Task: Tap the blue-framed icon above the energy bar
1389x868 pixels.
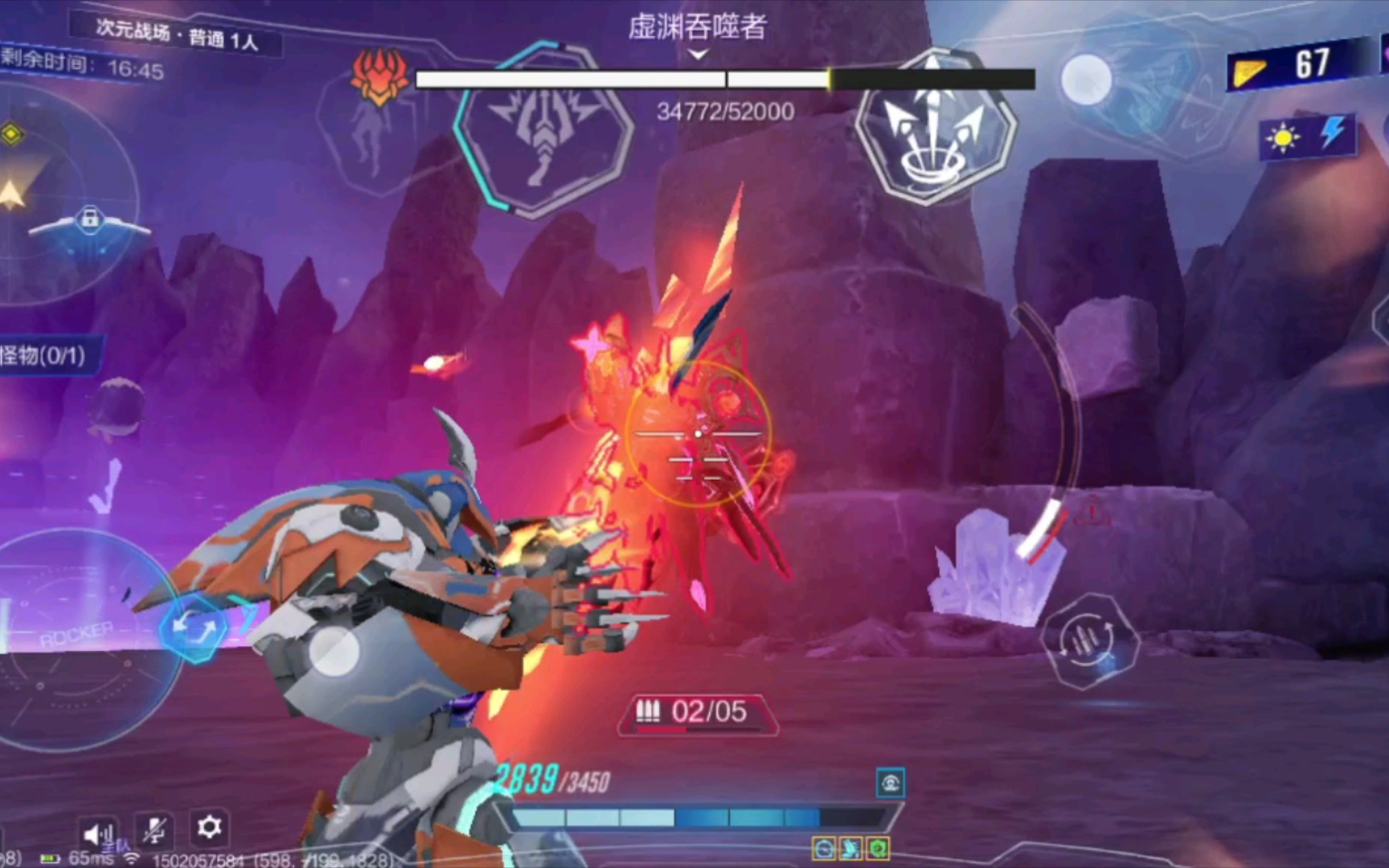Action: (x=890, y=783)
